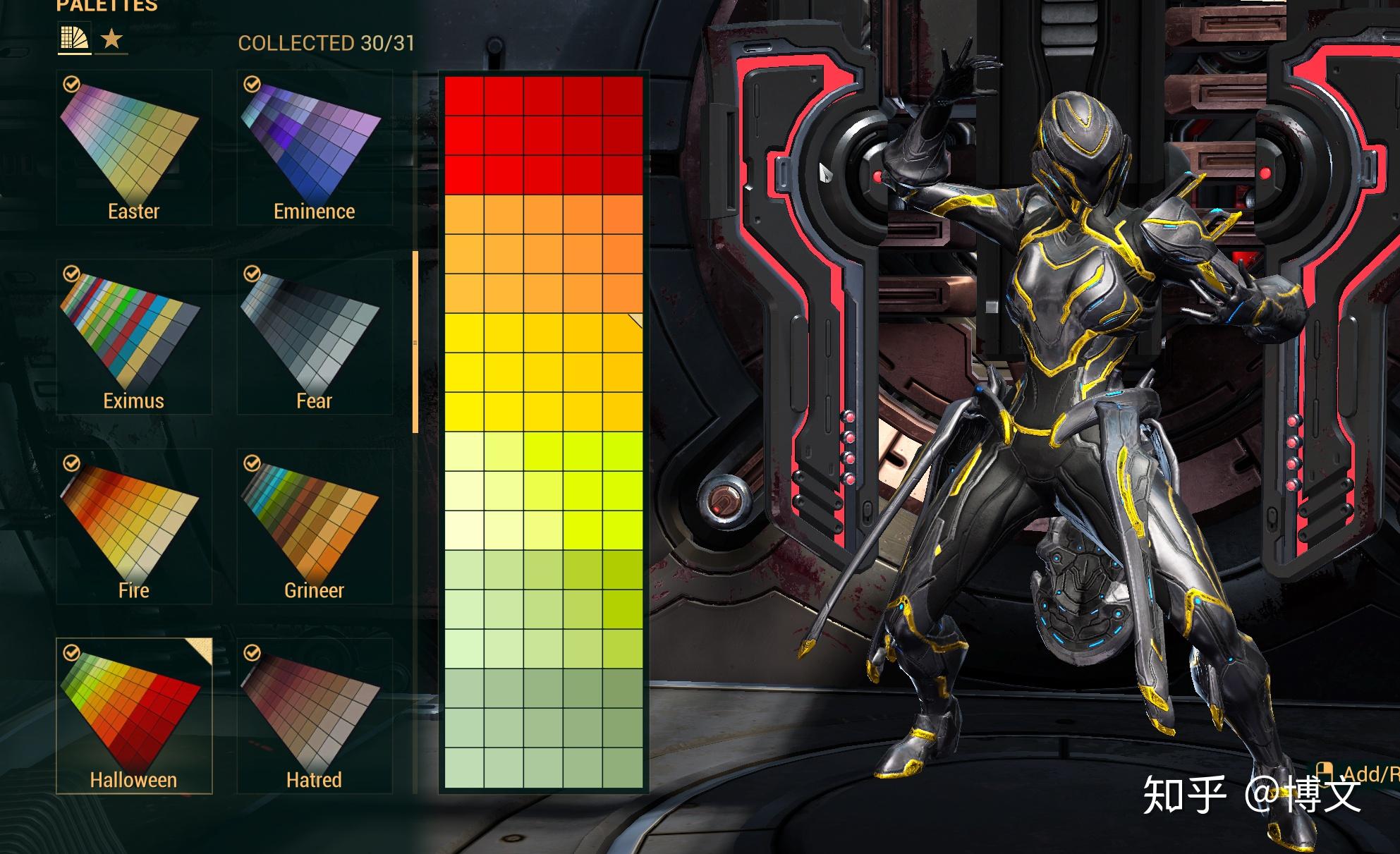The width and height of the screenshot is (1400, 854).
Task: Select the palette fan icon filter
Action: click(73, 39)
